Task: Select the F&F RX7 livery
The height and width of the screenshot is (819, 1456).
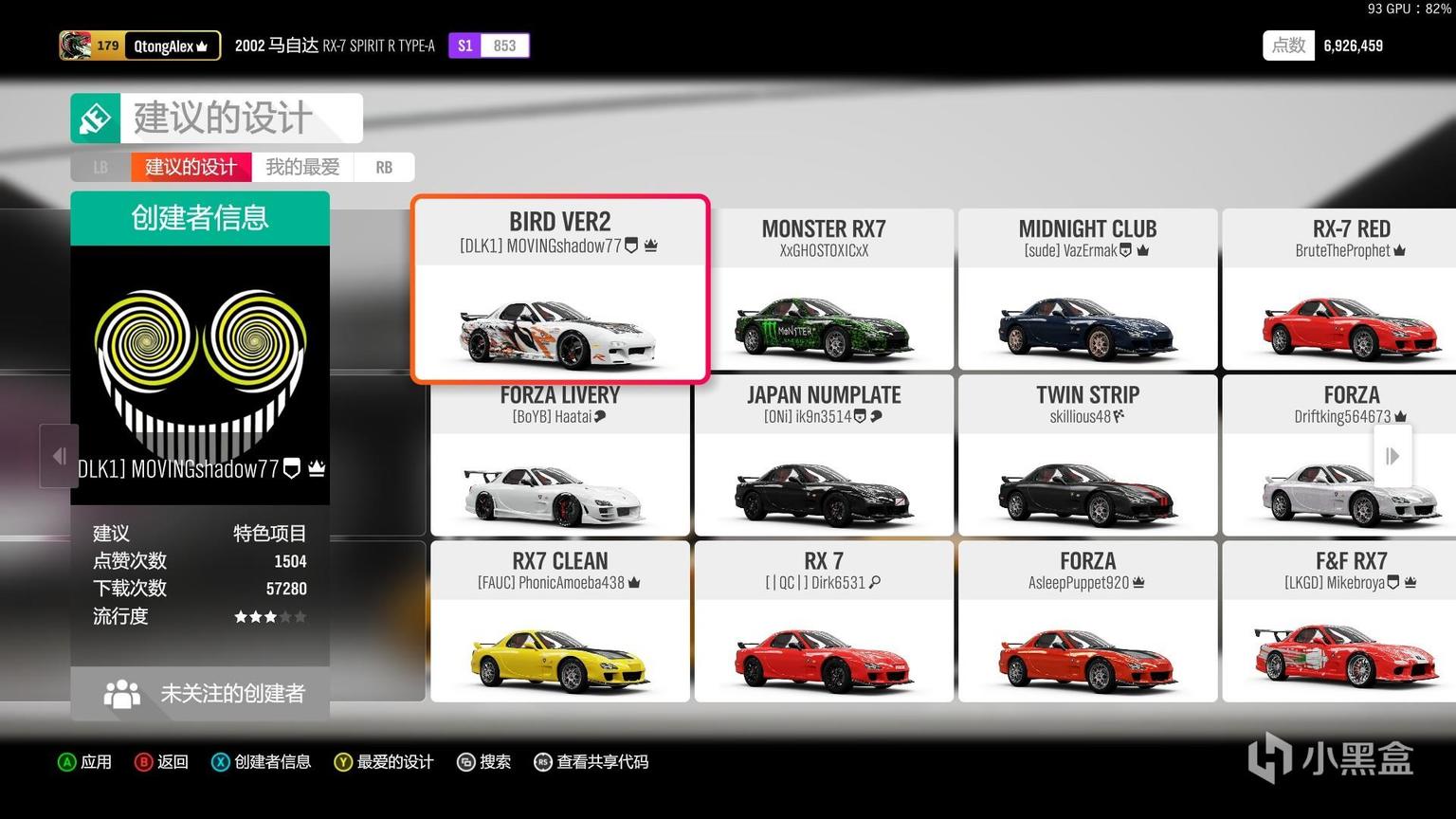Action: [x=1351, y=622]
